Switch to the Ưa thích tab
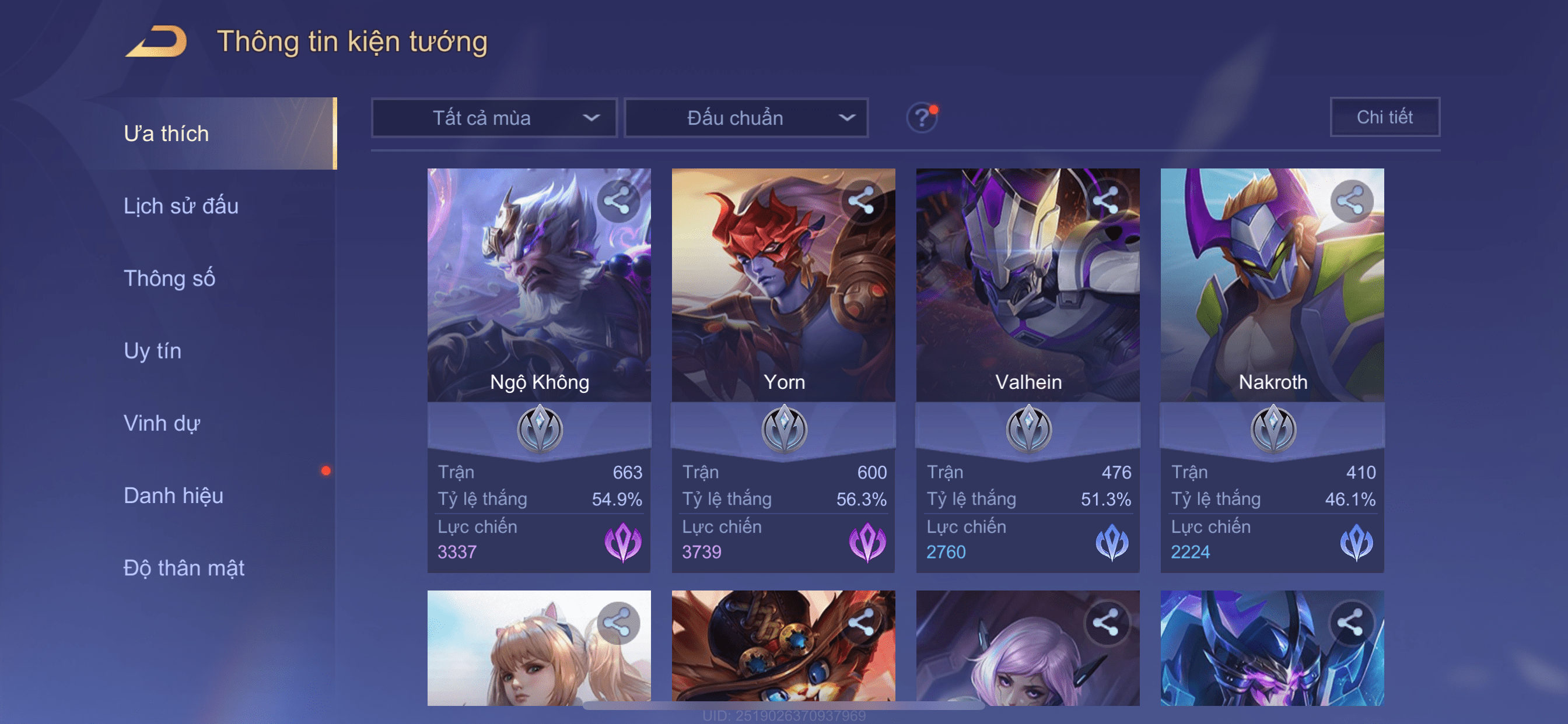 click(x=166, y=134)
